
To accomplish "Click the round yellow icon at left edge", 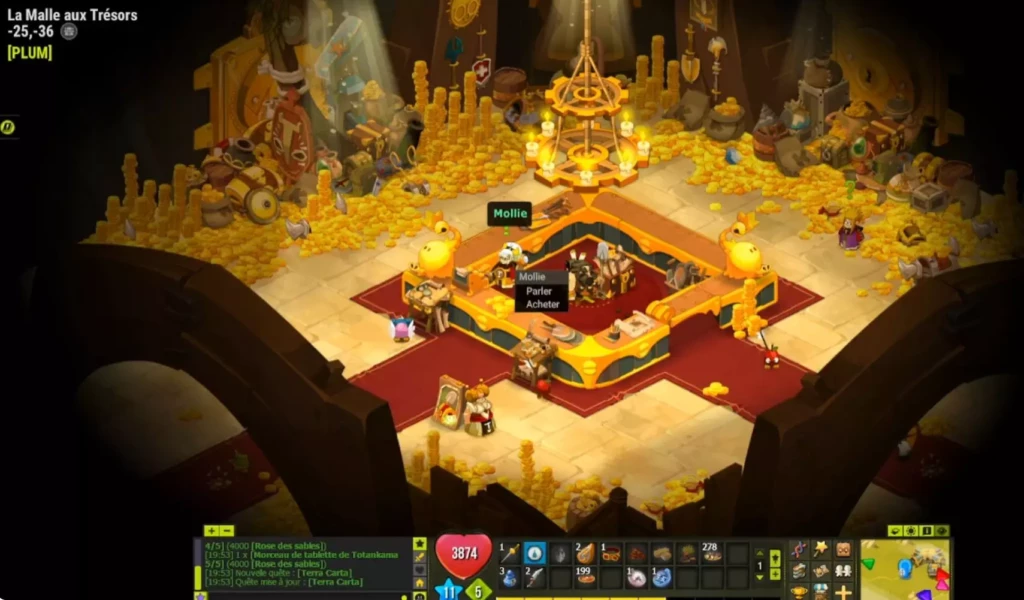I will pos(8,127).
